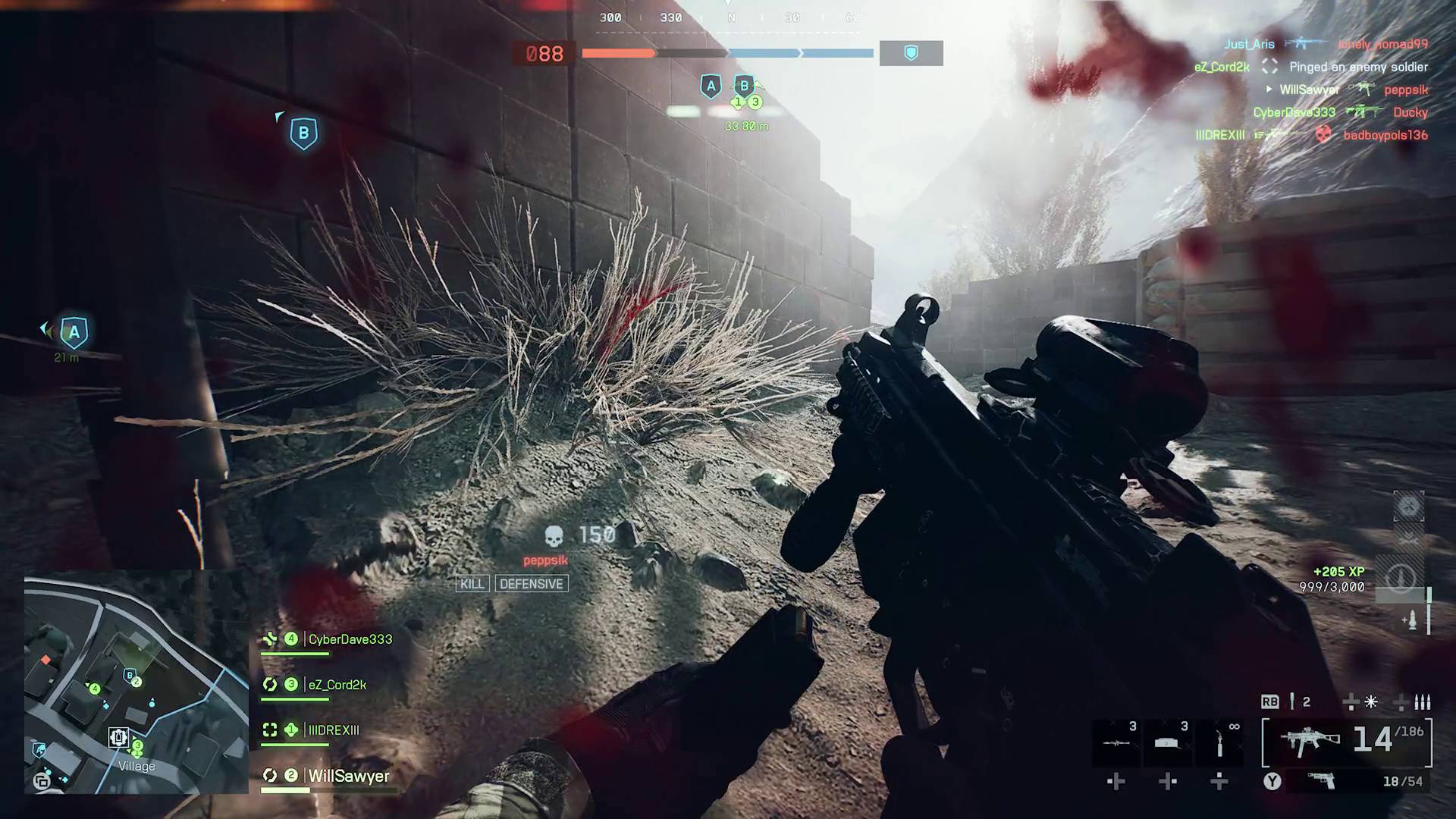Select the DEFENSIVE tag below the kill
Viewport: 1456px width, 819px height.
pos(532,583)
